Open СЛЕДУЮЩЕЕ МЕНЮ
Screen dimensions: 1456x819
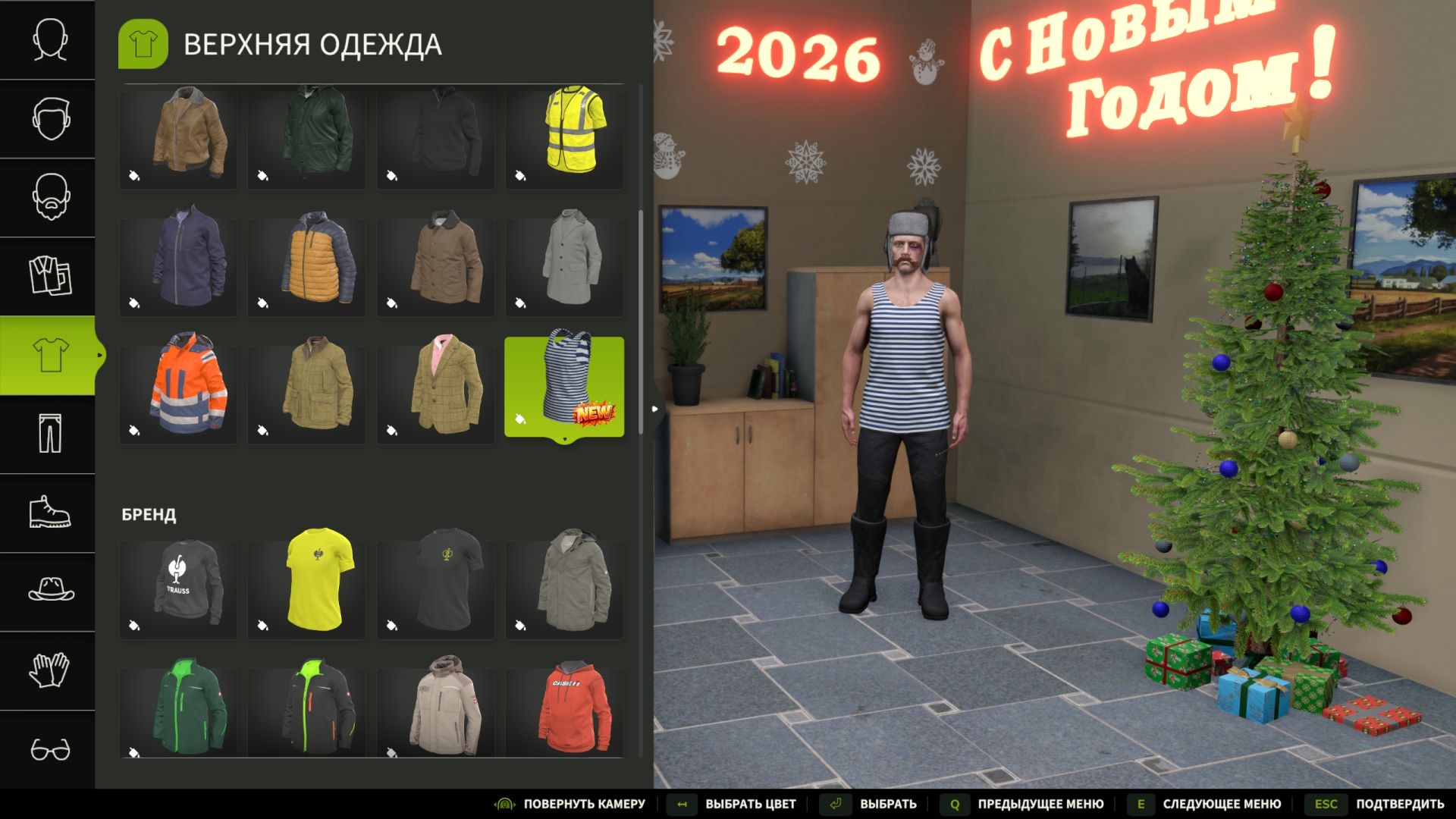coord(1221,803)
